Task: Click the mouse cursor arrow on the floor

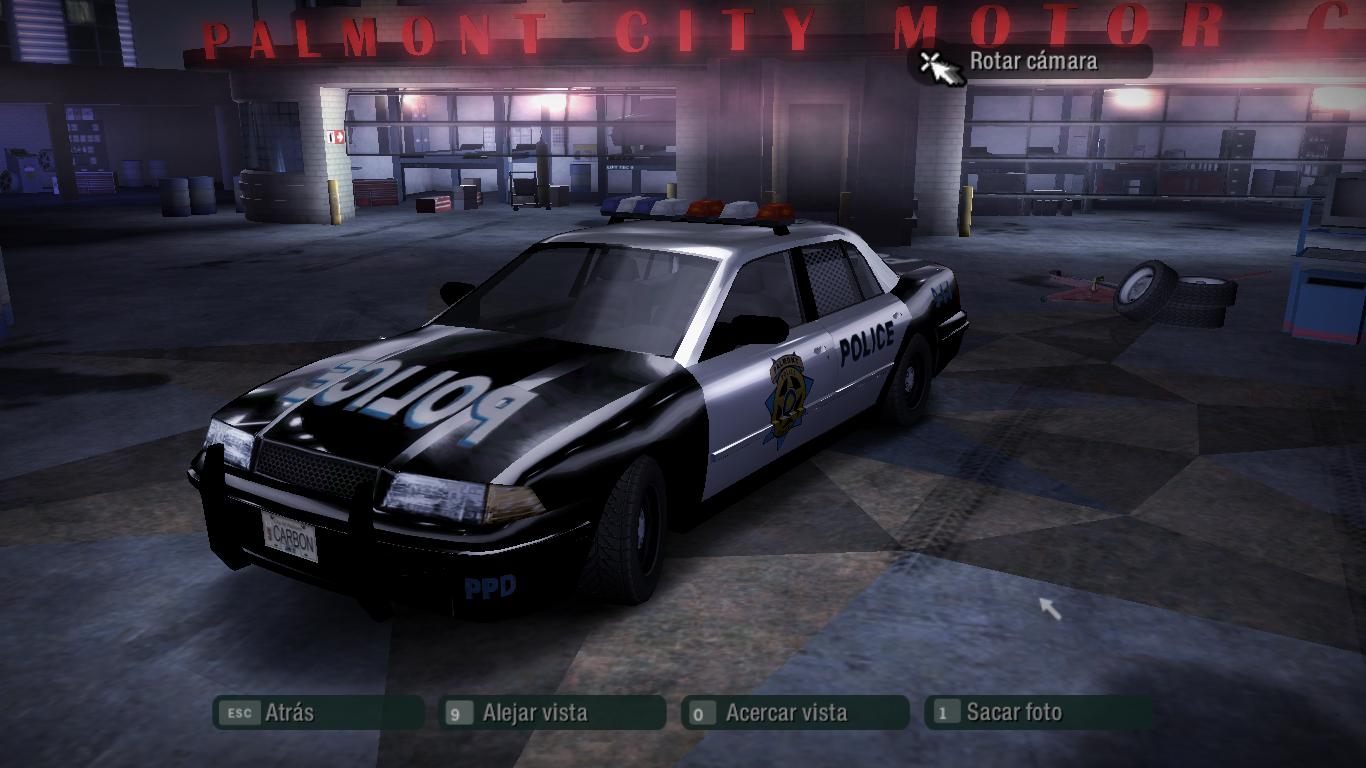Action: pos(1048,608)
